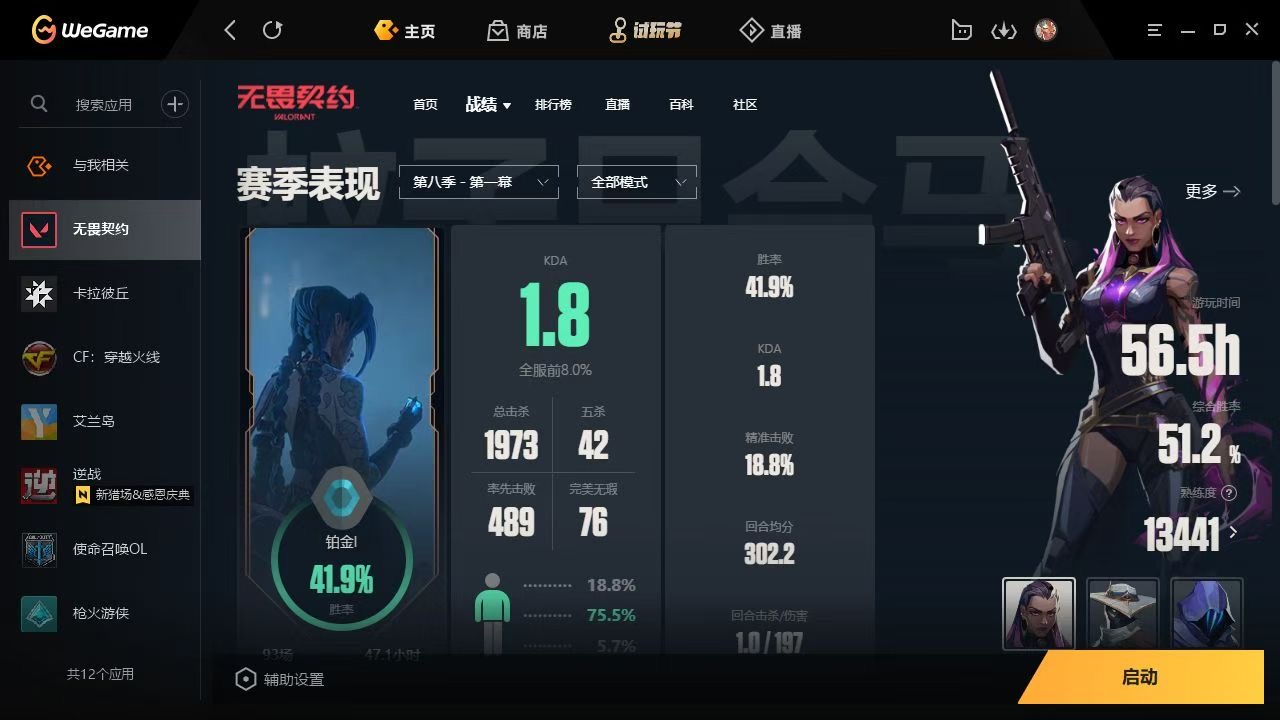Screen dimensions: 1280x720
Task: Open 辅助设置 via the gear icon
Action: [246, 678]
